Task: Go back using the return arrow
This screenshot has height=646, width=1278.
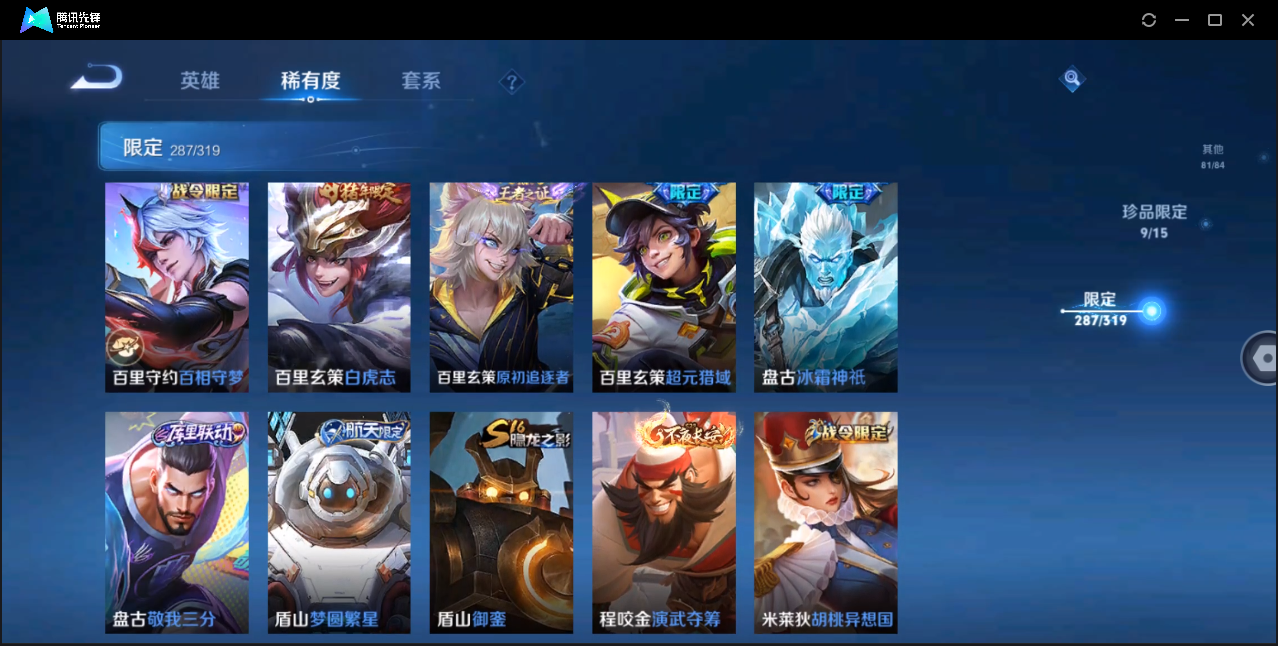Action: click(x=97, y=78)
